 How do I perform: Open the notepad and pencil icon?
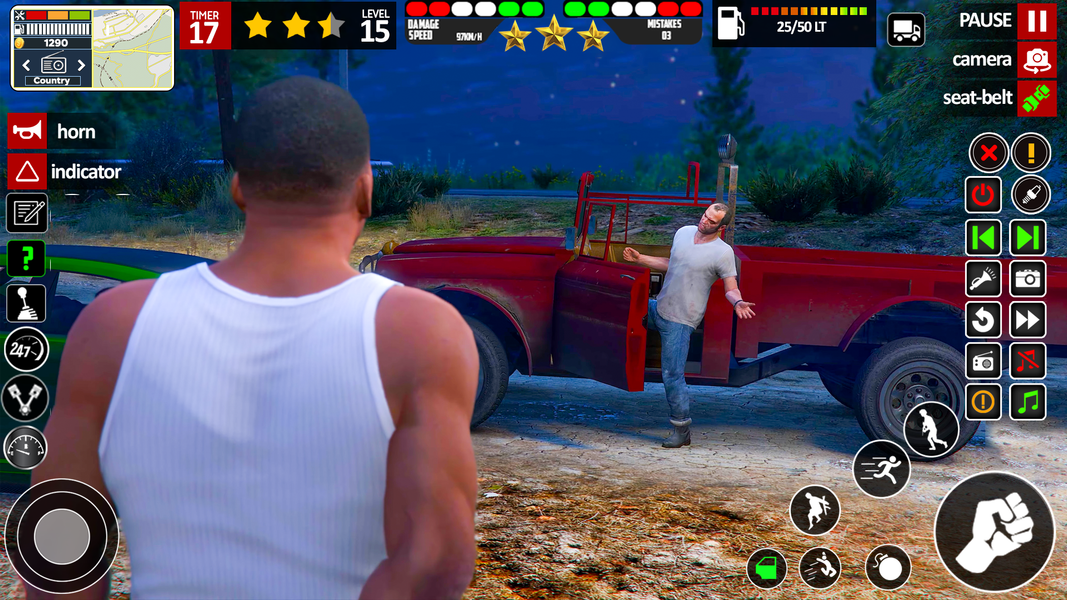pos(27,213)
